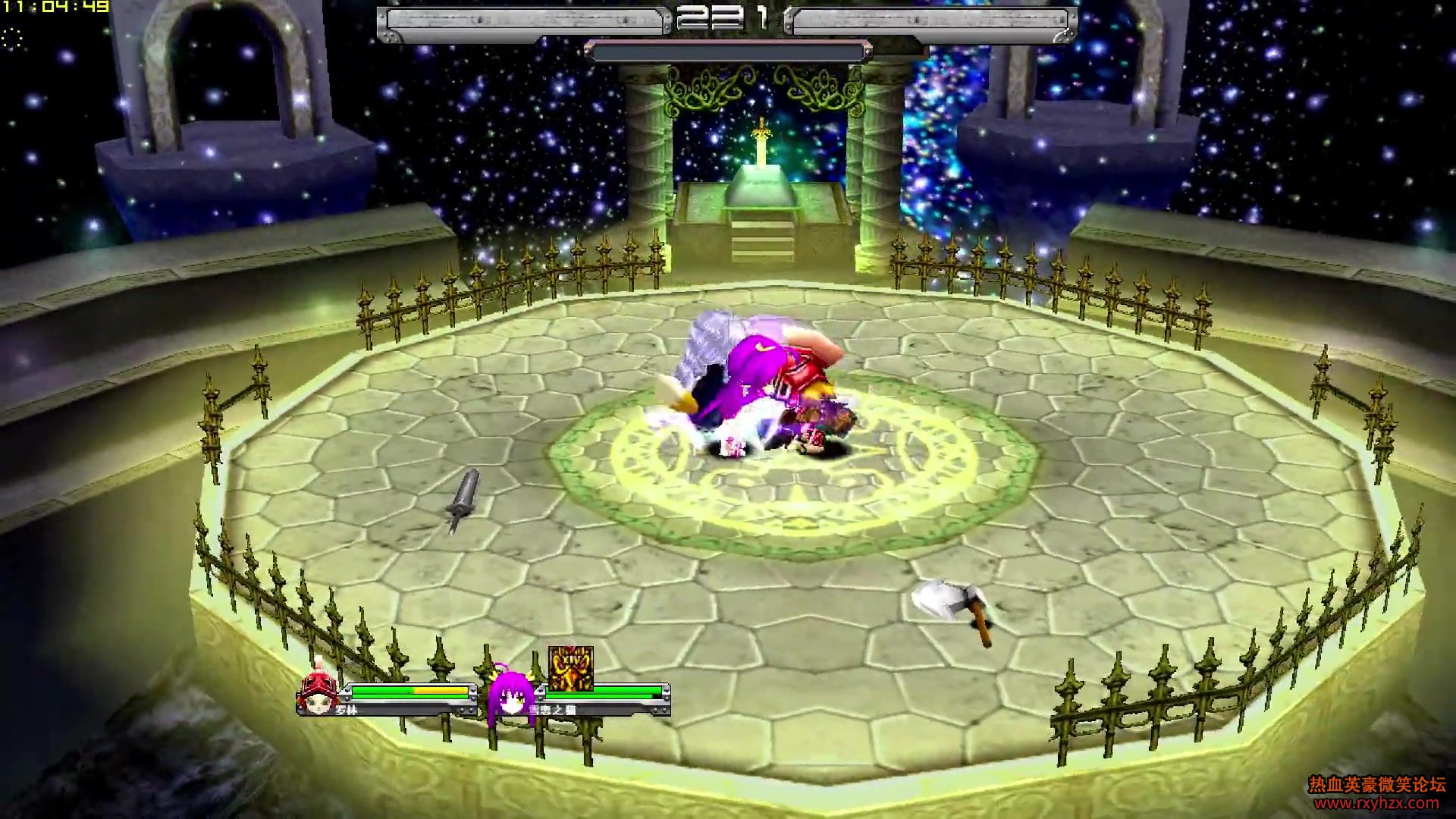Viewport: 1456px width, 819px height.
Task: Open the www.rxyhzx.com watermark link
Action: tap(1376, 803)
